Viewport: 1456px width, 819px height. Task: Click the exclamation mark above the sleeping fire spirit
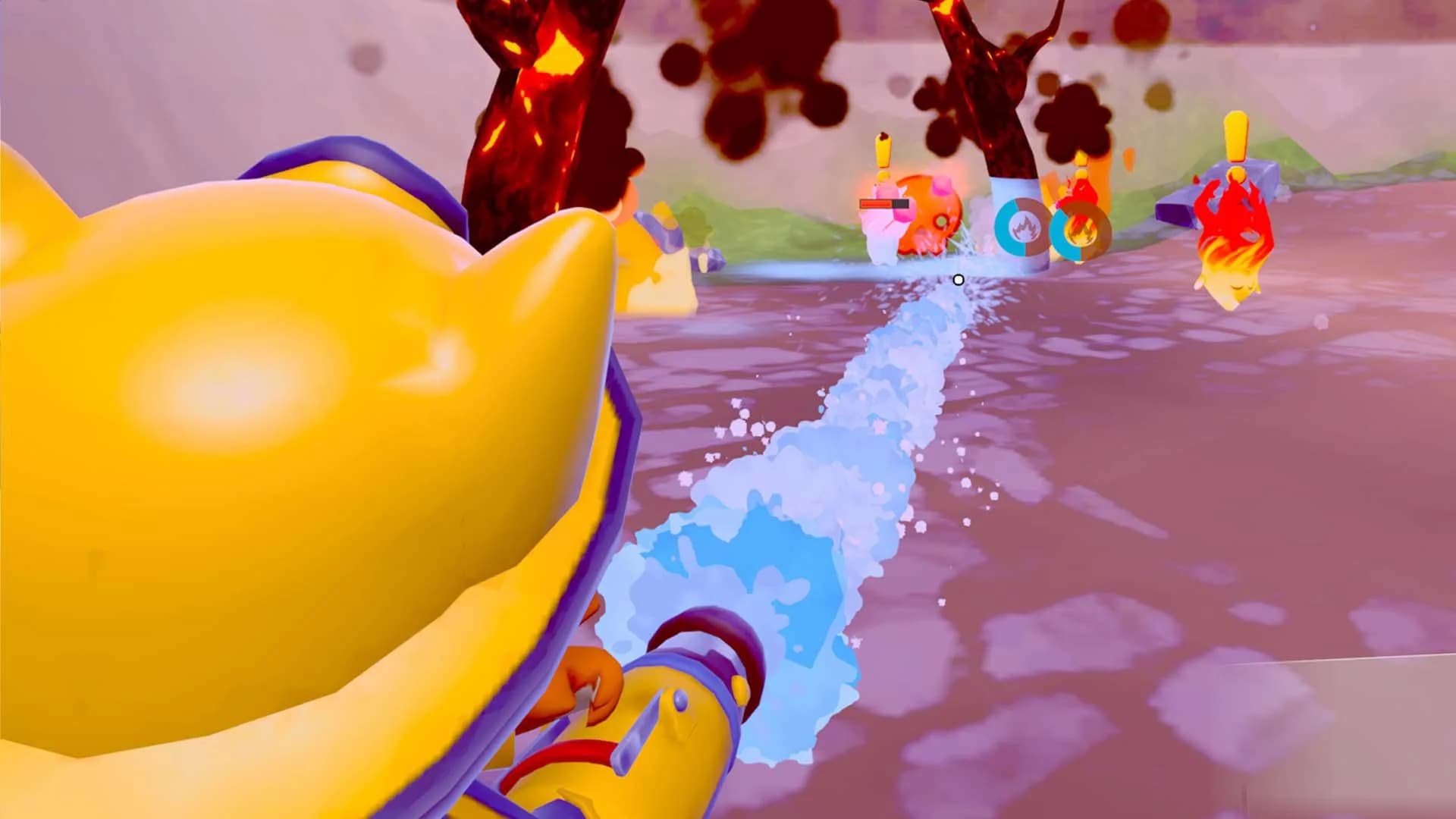1235,135
